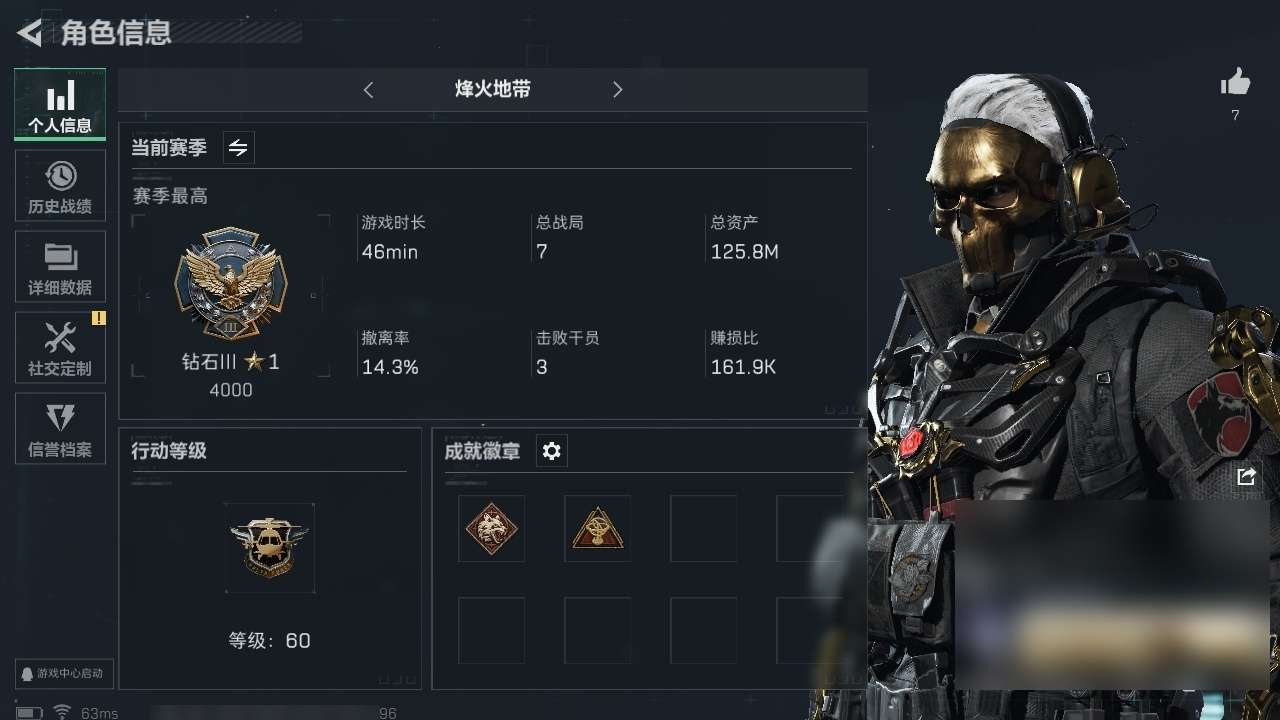This screenshot has width=1280, height=720.
Task: Show the 信誉档案 tab
Action: [x=60, y=429]
